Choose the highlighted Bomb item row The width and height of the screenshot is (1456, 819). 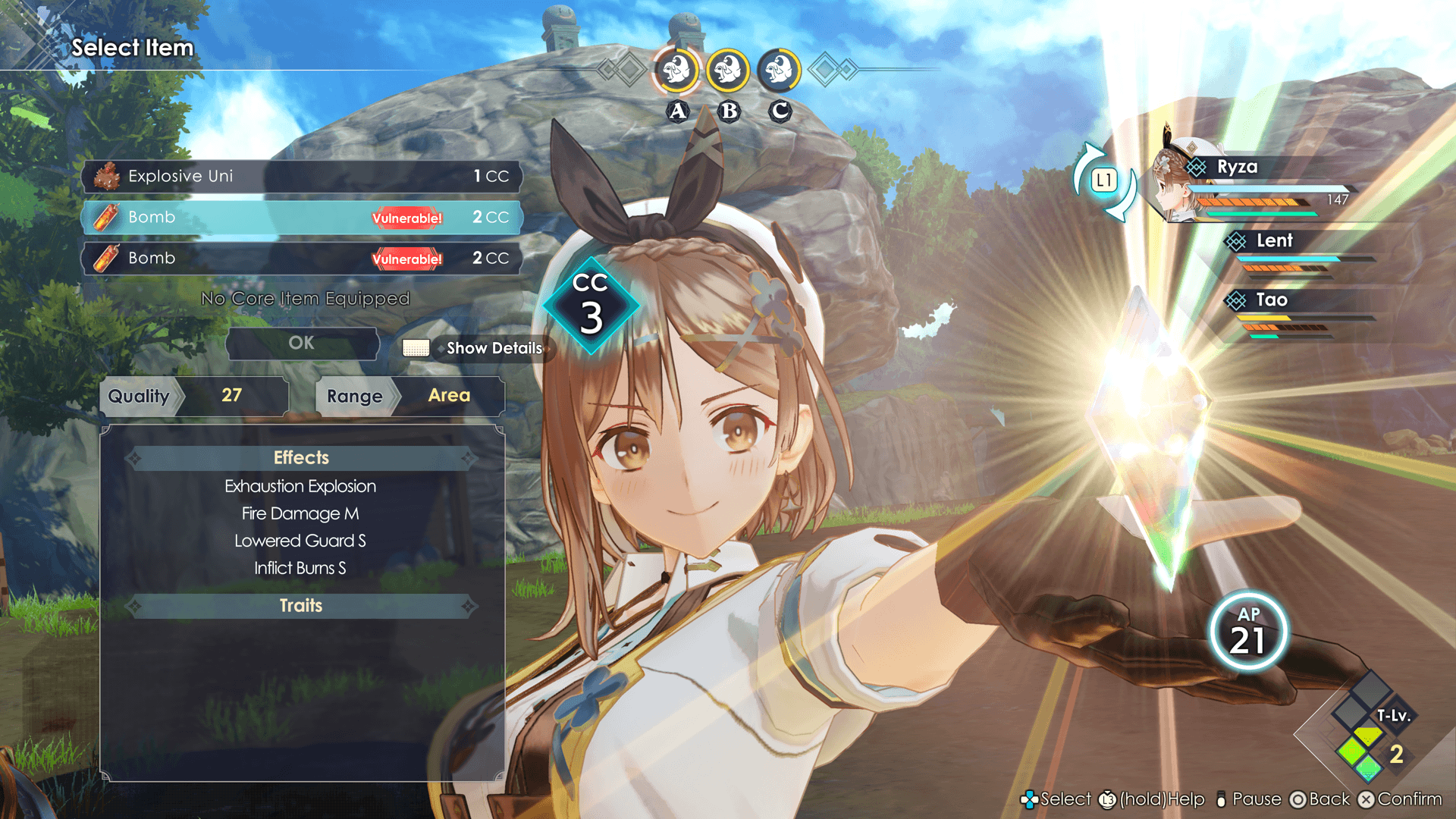pyautogui.click(x=302, y=218)
